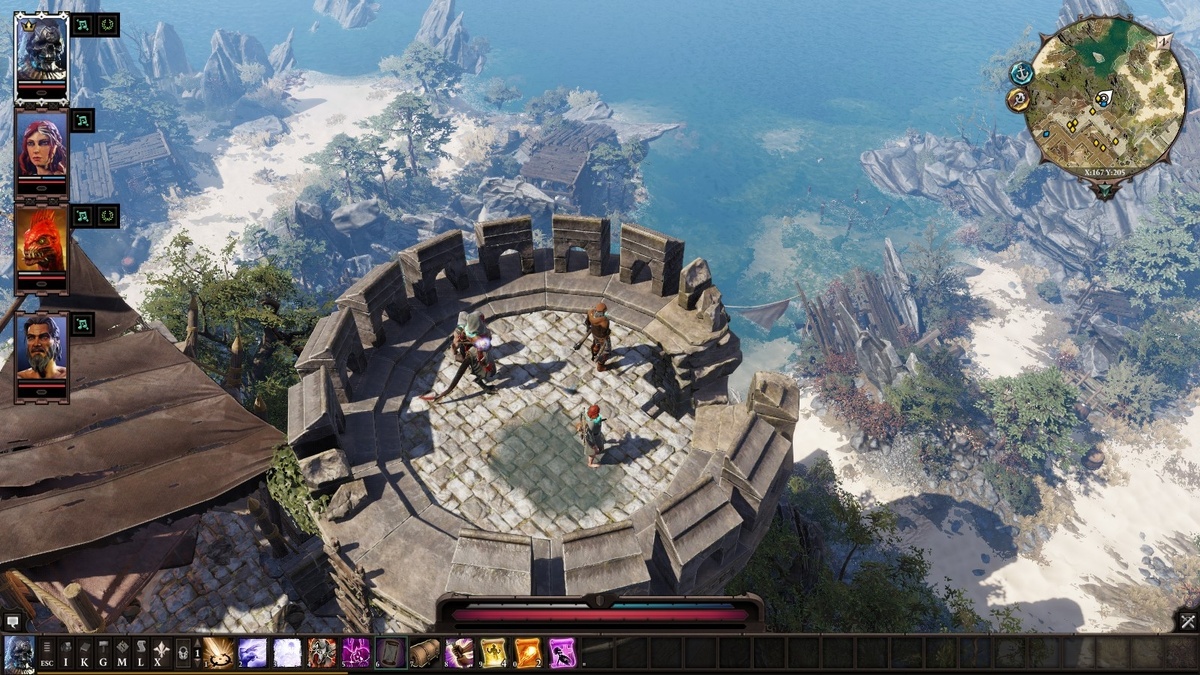Activate the glowing whirl skill in slot 1
Screen dimensions: 1200x675
218,653
